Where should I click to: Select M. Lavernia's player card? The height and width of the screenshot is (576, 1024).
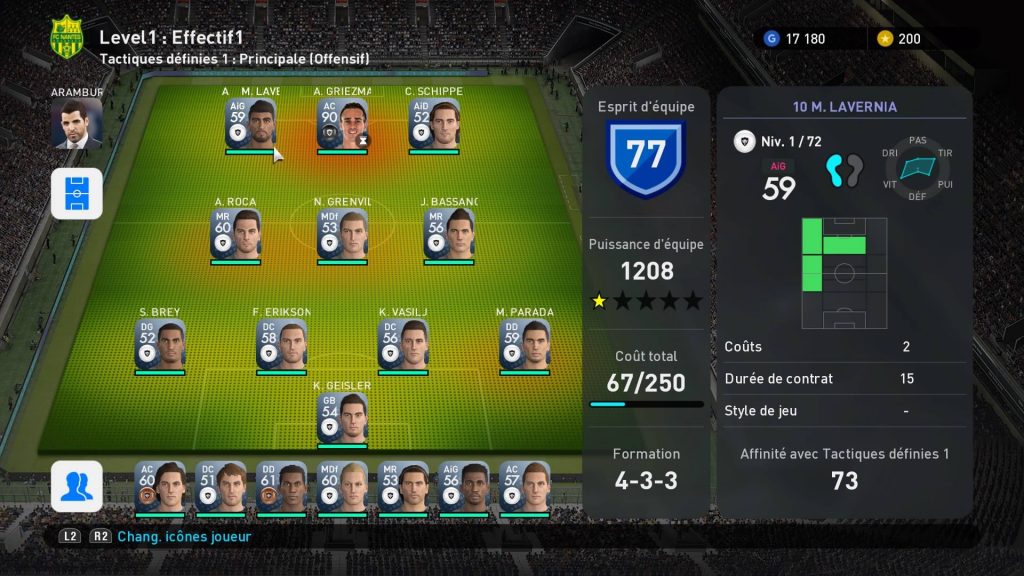pyautogui.click(x=249, y=124)
